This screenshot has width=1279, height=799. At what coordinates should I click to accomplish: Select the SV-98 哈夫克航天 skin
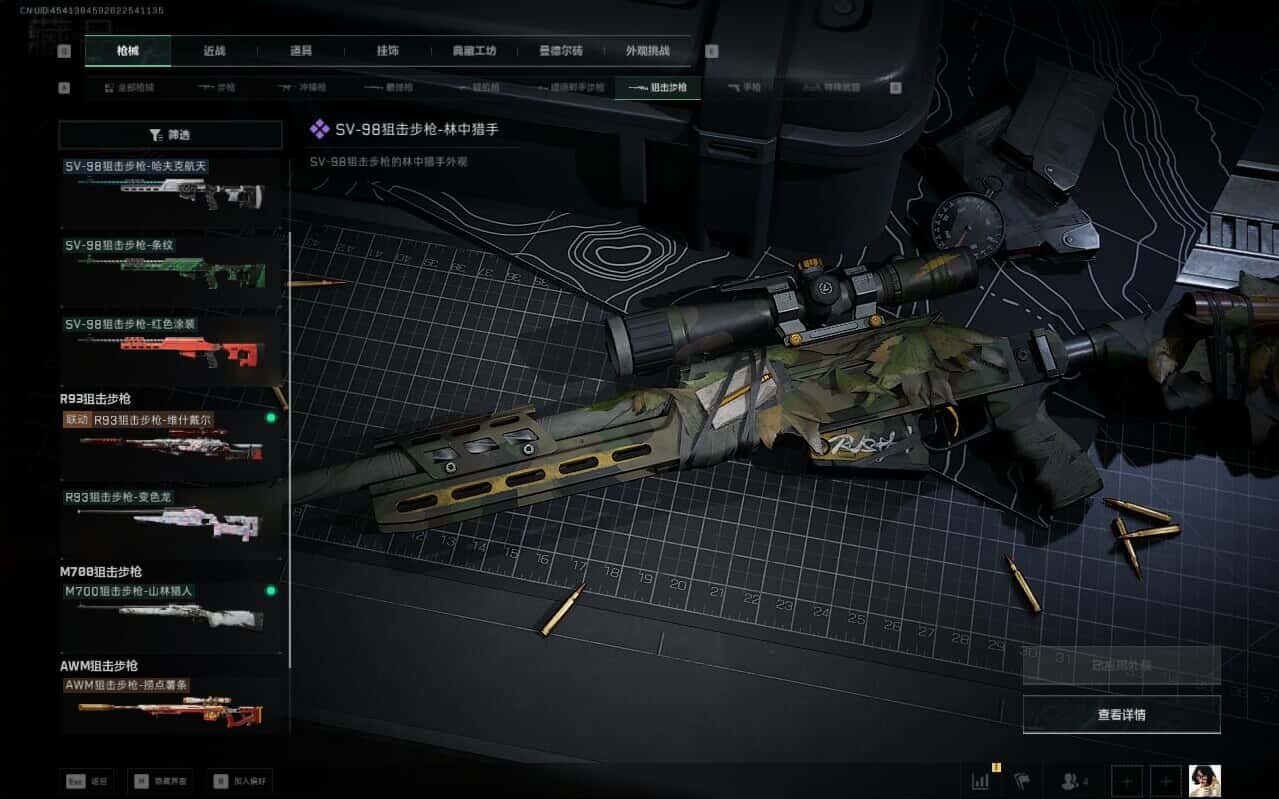(x=171, y=190)
